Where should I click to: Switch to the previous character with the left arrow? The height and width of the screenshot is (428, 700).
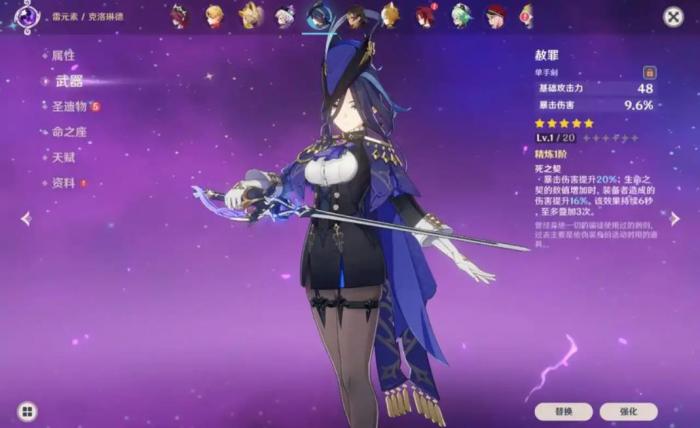point(25,218)
